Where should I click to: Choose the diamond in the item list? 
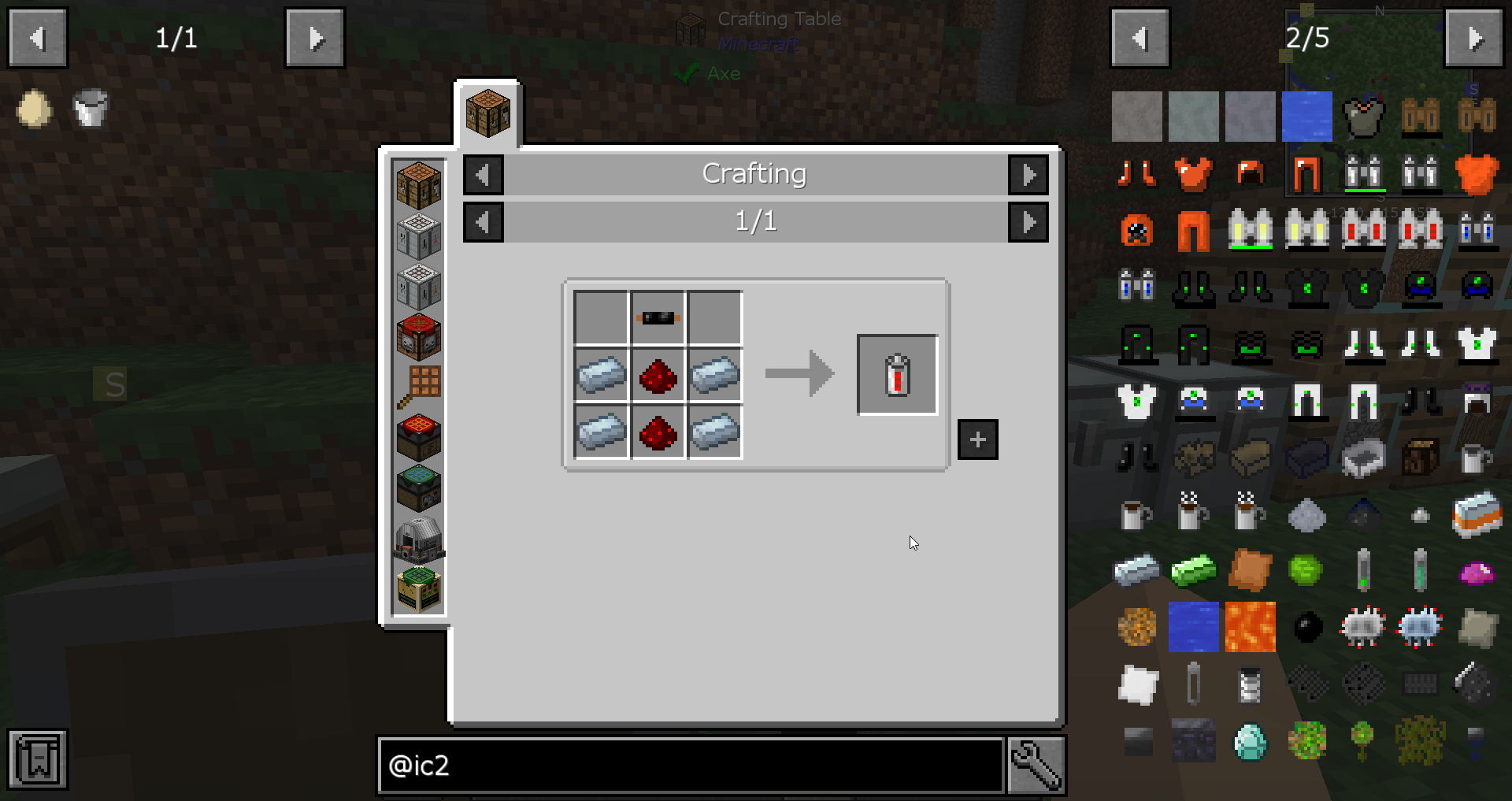click(x=1250, y=741)
